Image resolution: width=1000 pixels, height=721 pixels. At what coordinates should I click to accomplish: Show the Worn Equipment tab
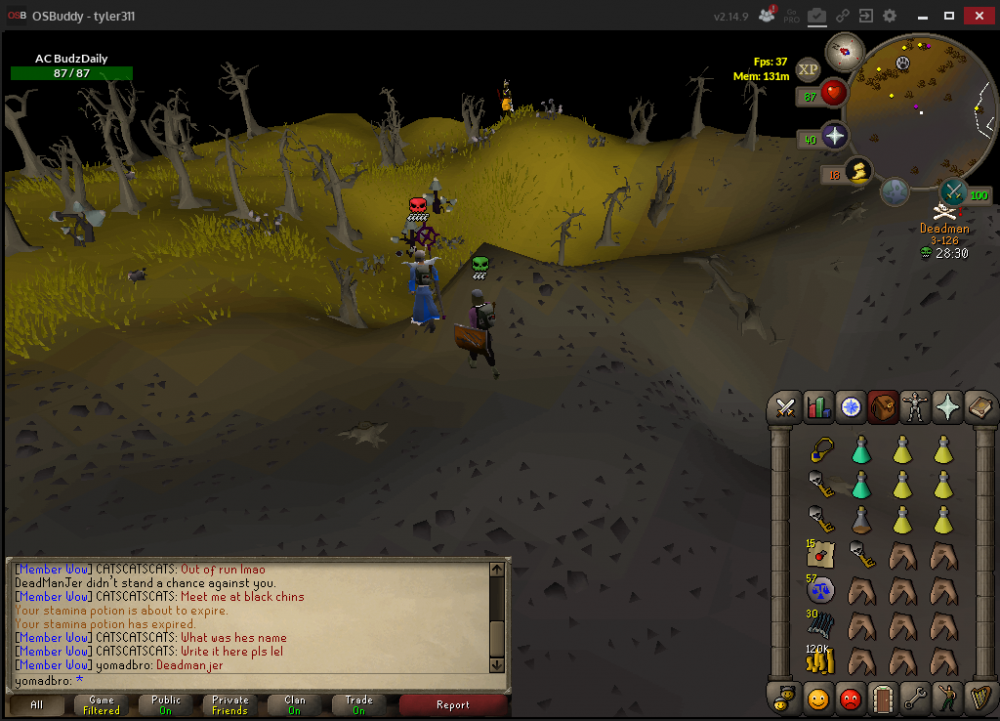click(x=915, y=407)
